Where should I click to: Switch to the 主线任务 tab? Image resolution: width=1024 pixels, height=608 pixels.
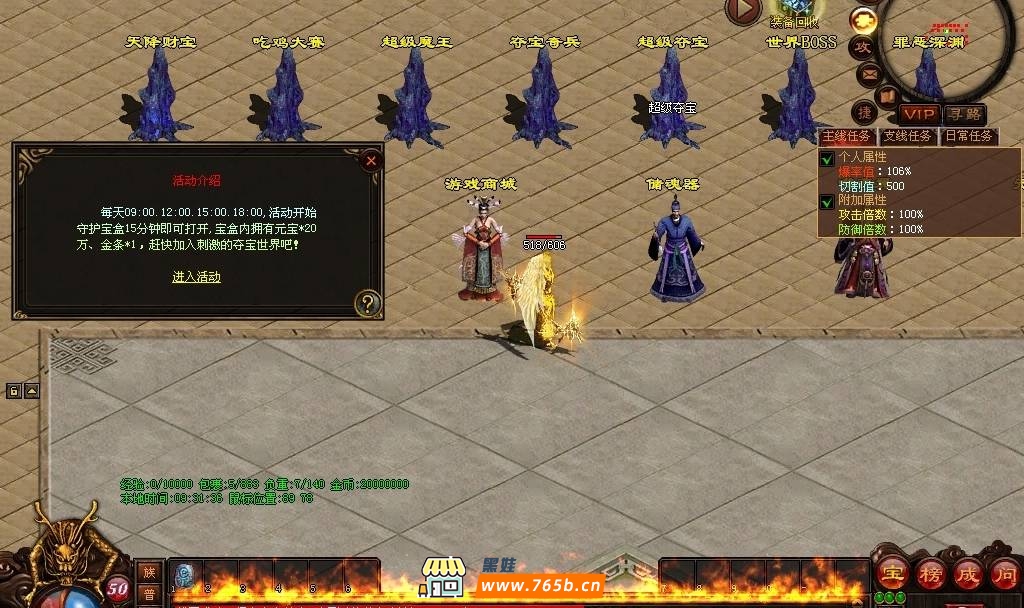848,136
